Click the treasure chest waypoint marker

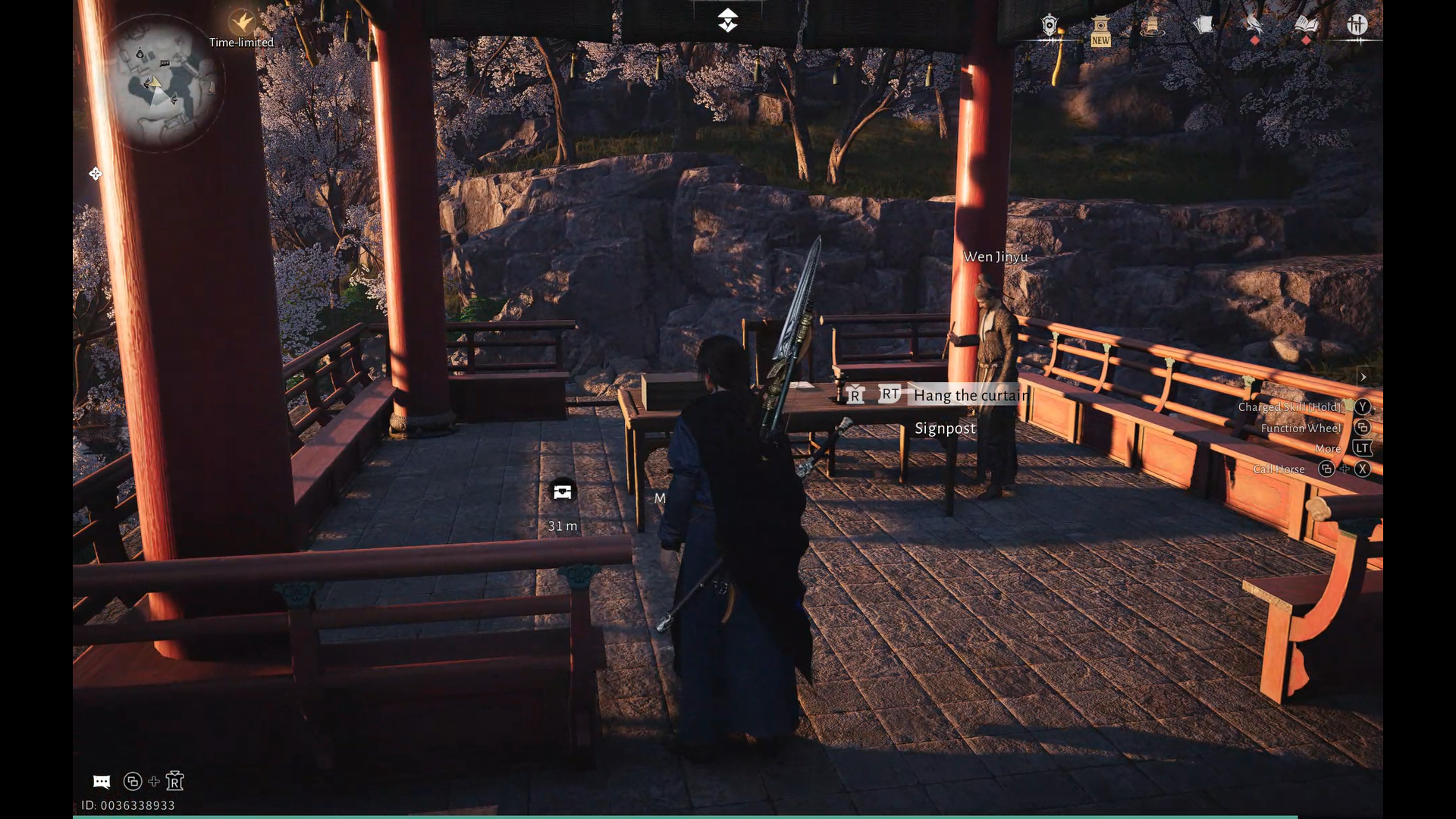tap(562, 491)
